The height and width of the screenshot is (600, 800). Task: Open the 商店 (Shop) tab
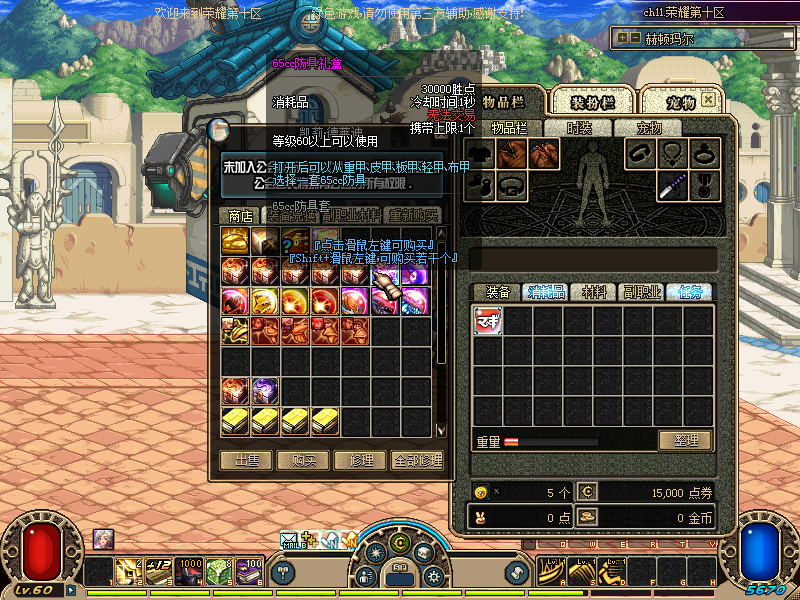(240, 215)
